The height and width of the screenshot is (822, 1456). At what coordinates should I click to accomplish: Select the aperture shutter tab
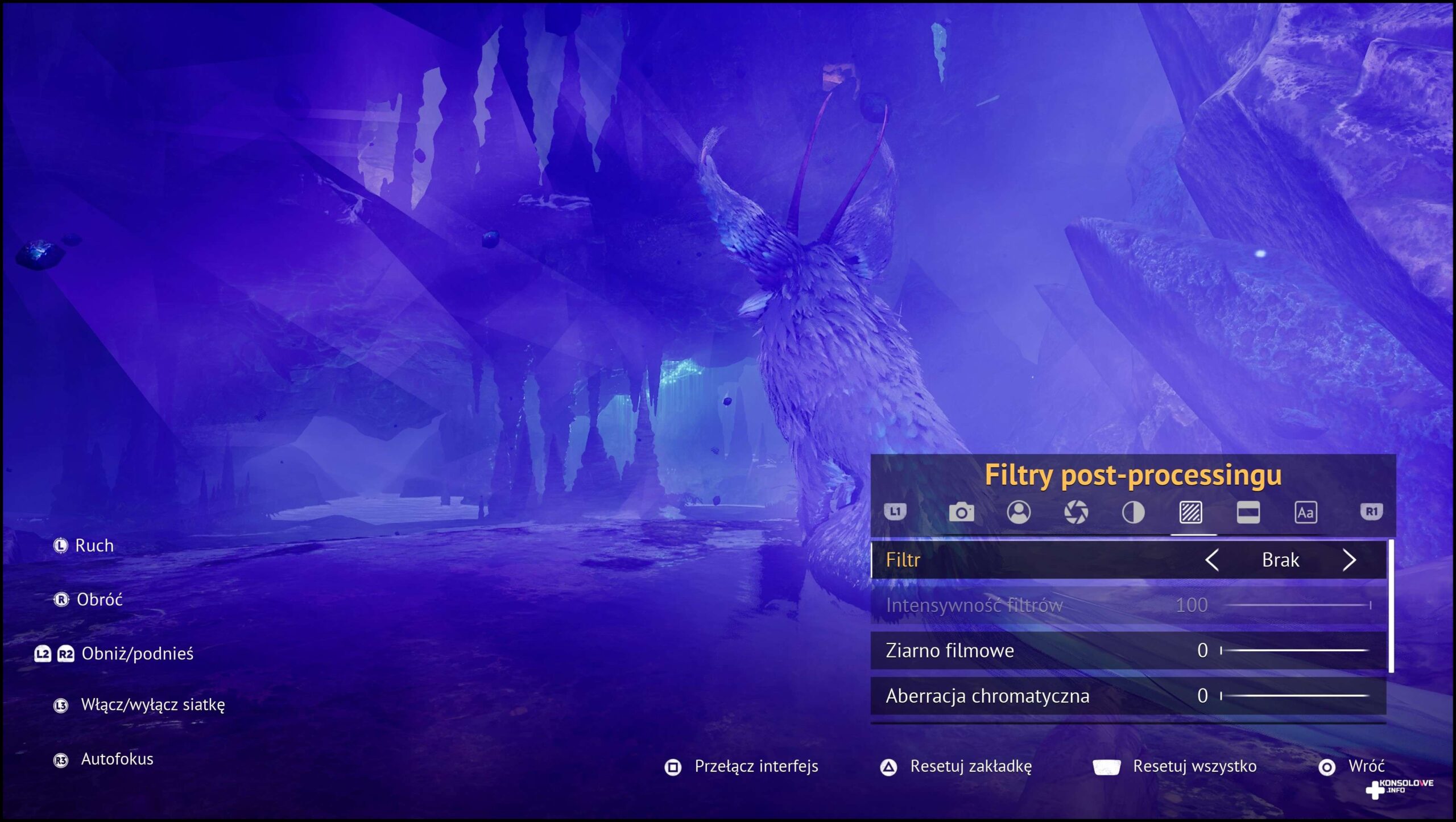point(1076,513)
